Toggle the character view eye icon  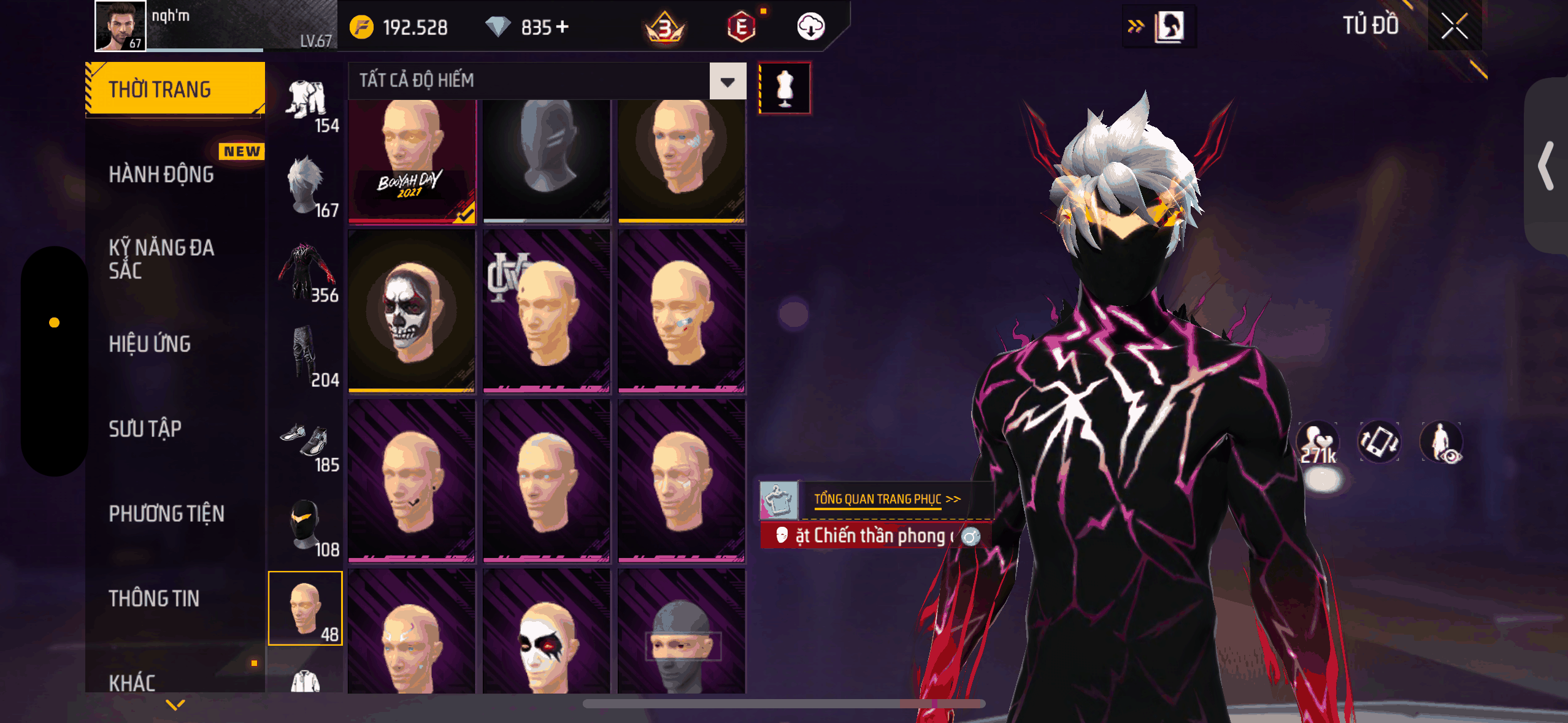(1442, 442)
